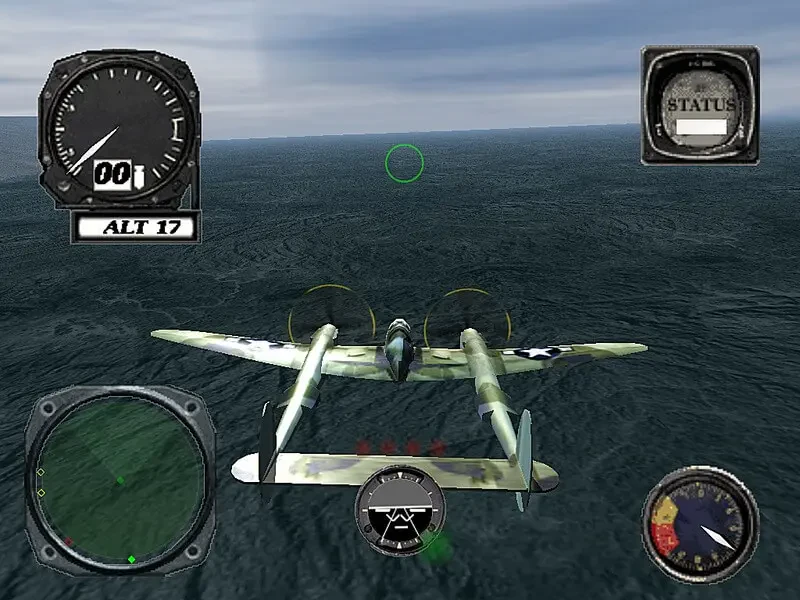Screen dimensions: 800x600
Task: Click the artificial horizon attitude indicator
Action: pyautogui.click(x=400, y=508)
